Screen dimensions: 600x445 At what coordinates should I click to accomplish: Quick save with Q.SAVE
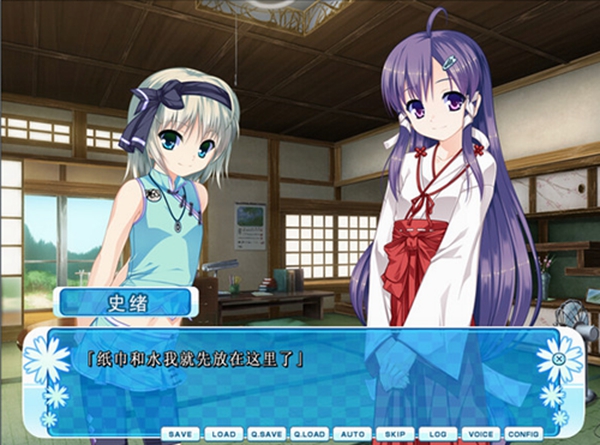tap(267, 434)
